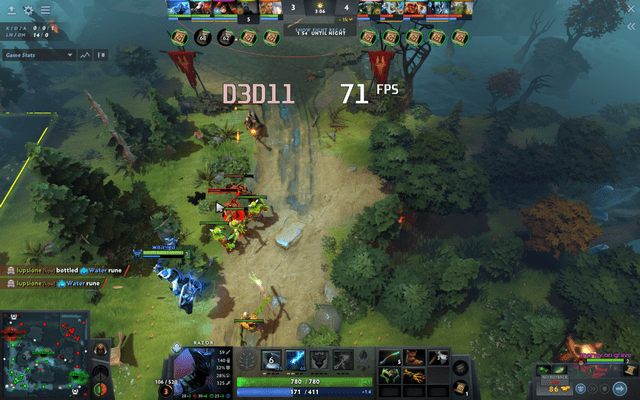Select the boots item in inventory
The height and width of the screenshot is (400, 640).
click(x=413, y=357)
